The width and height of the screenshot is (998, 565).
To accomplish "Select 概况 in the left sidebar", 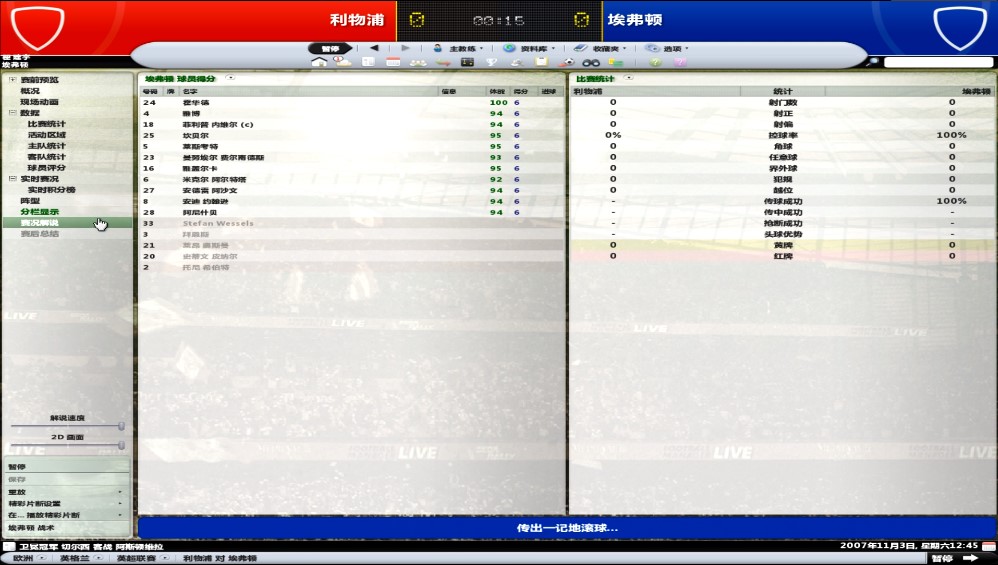I will 30,91.
